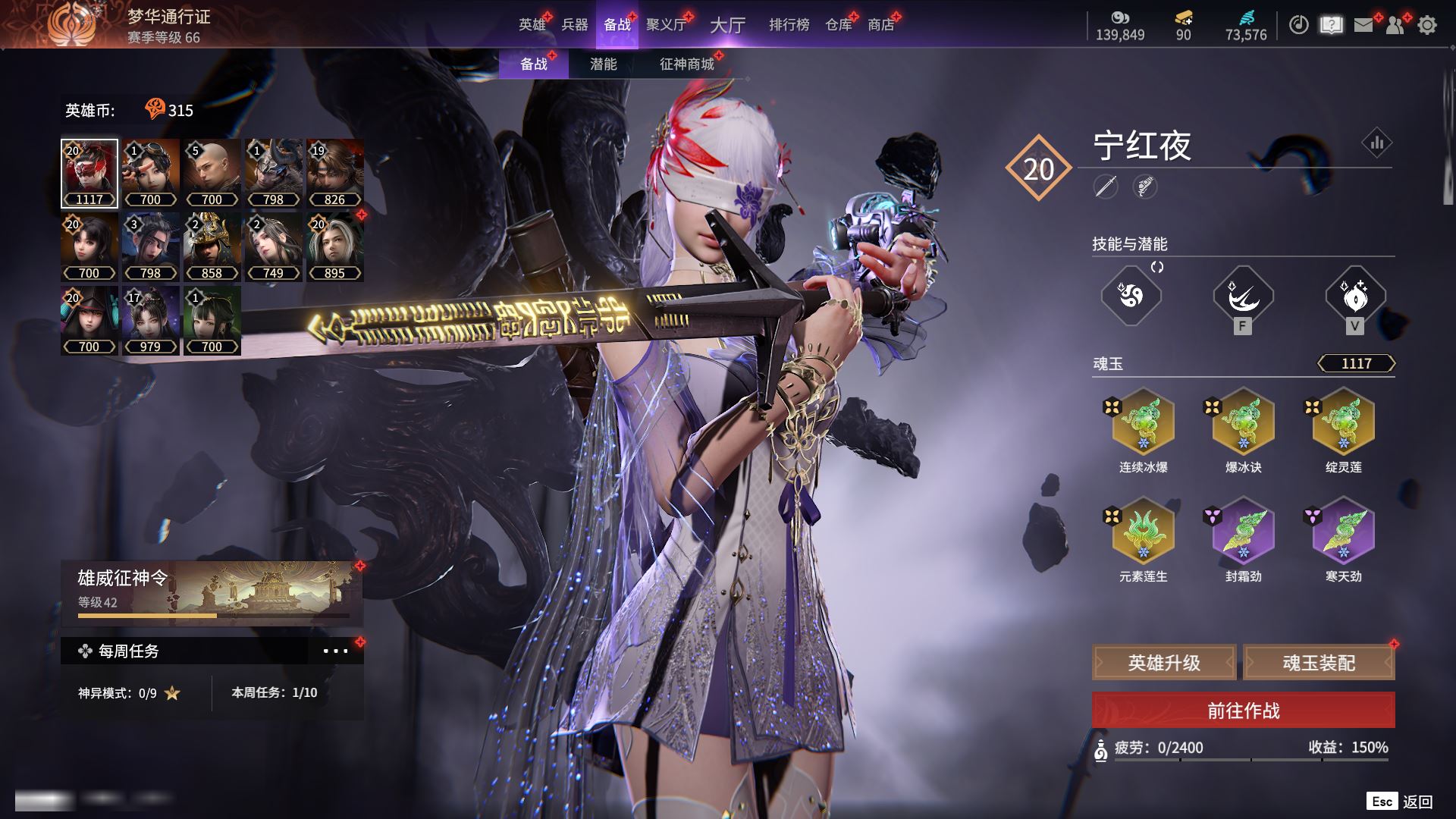This screenshot has height=819, width=1456.
Task: Open the gear settings icon
Action: (x=1427, y=25)
